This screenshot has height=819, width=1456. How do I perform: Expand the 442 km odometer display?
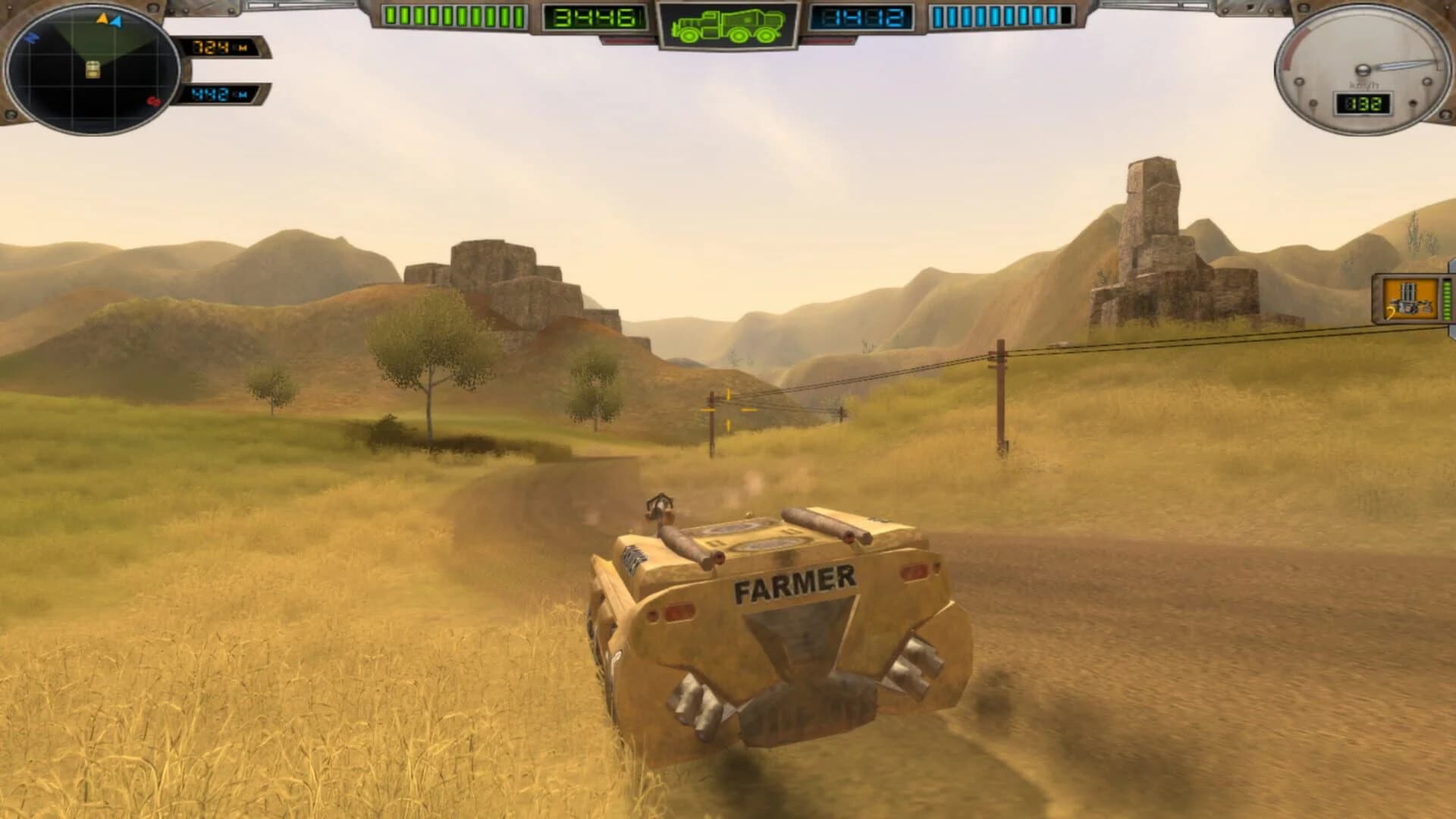219,96
